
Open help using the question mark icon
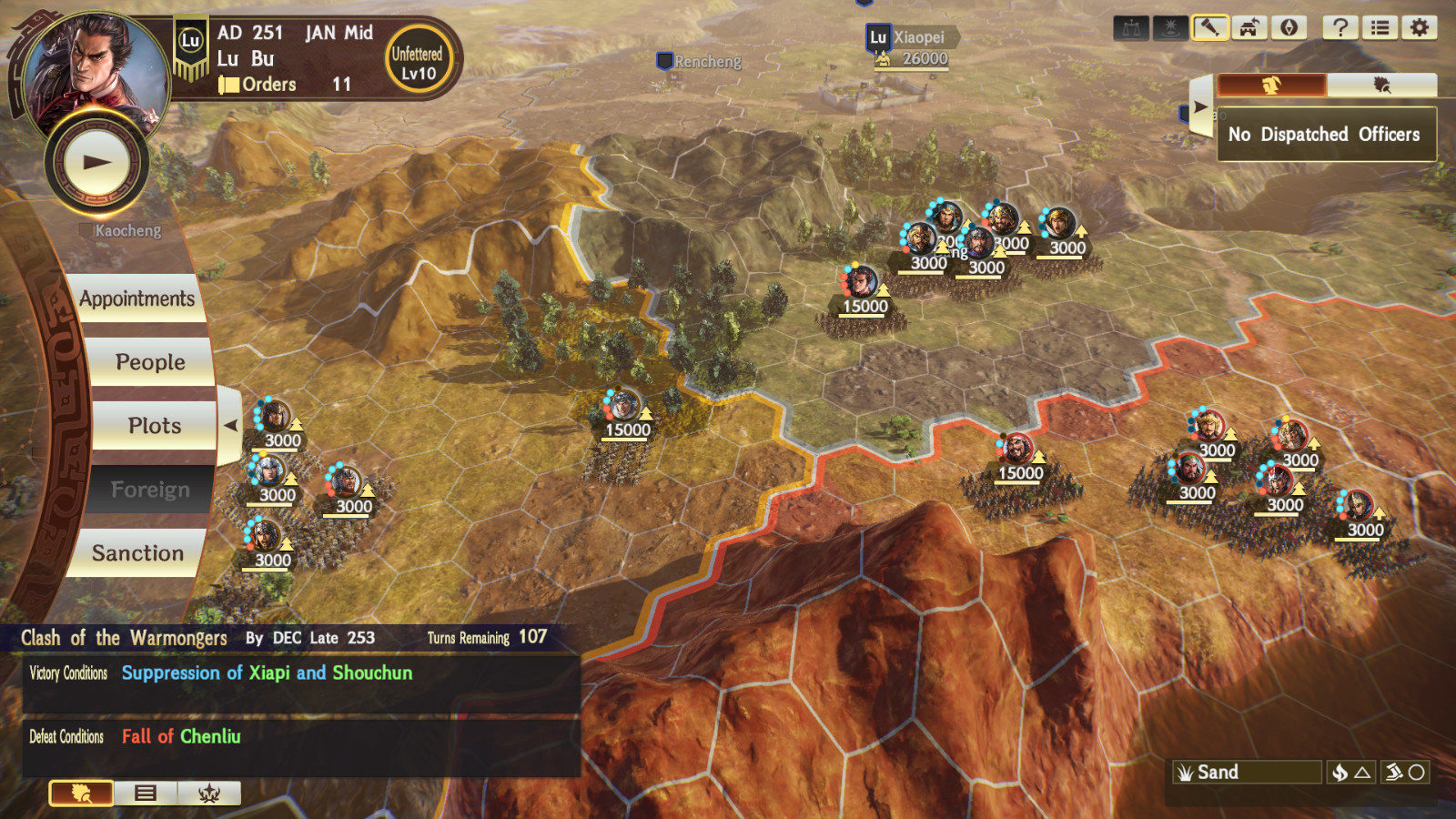pos(1339,26)
